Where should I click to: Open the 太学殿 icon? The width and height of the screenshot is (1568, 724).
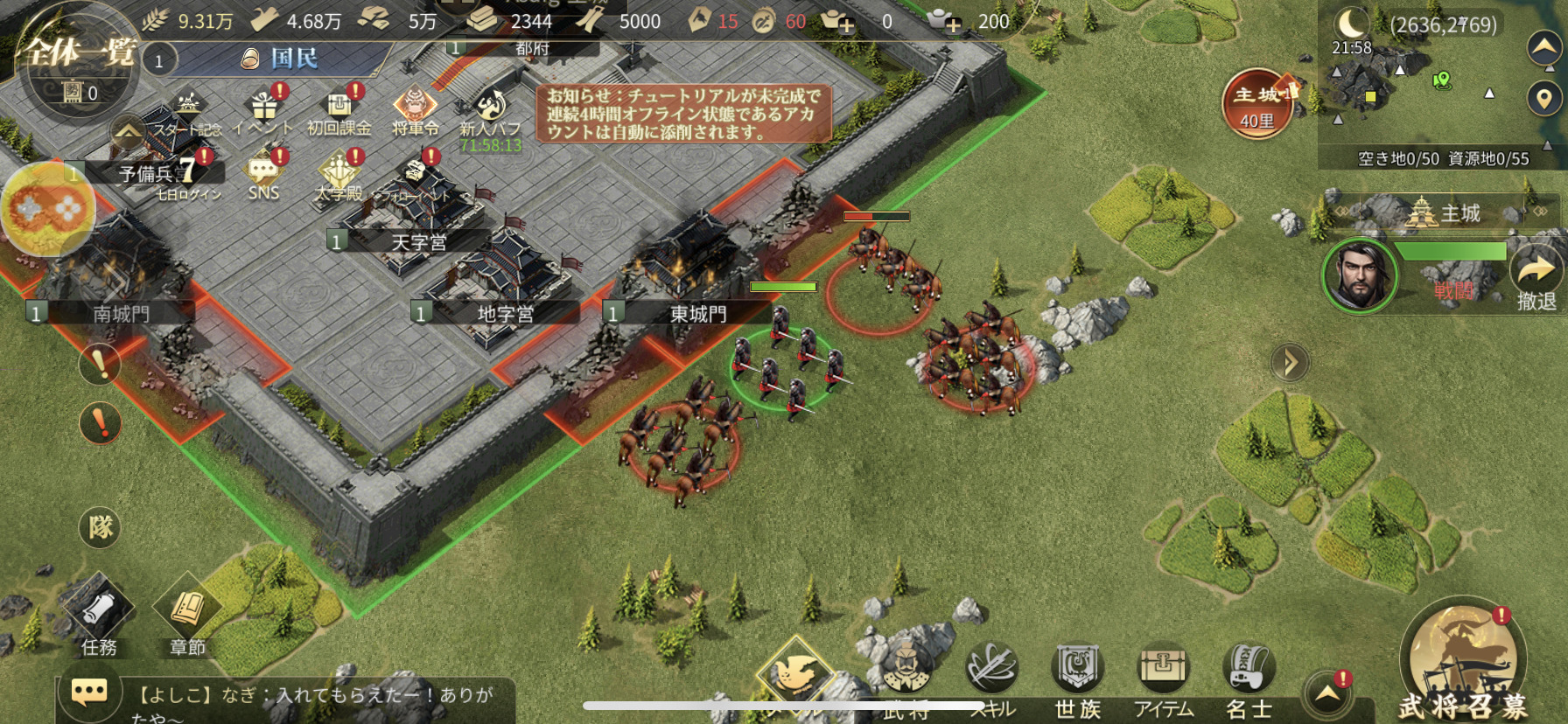[339, 172]
